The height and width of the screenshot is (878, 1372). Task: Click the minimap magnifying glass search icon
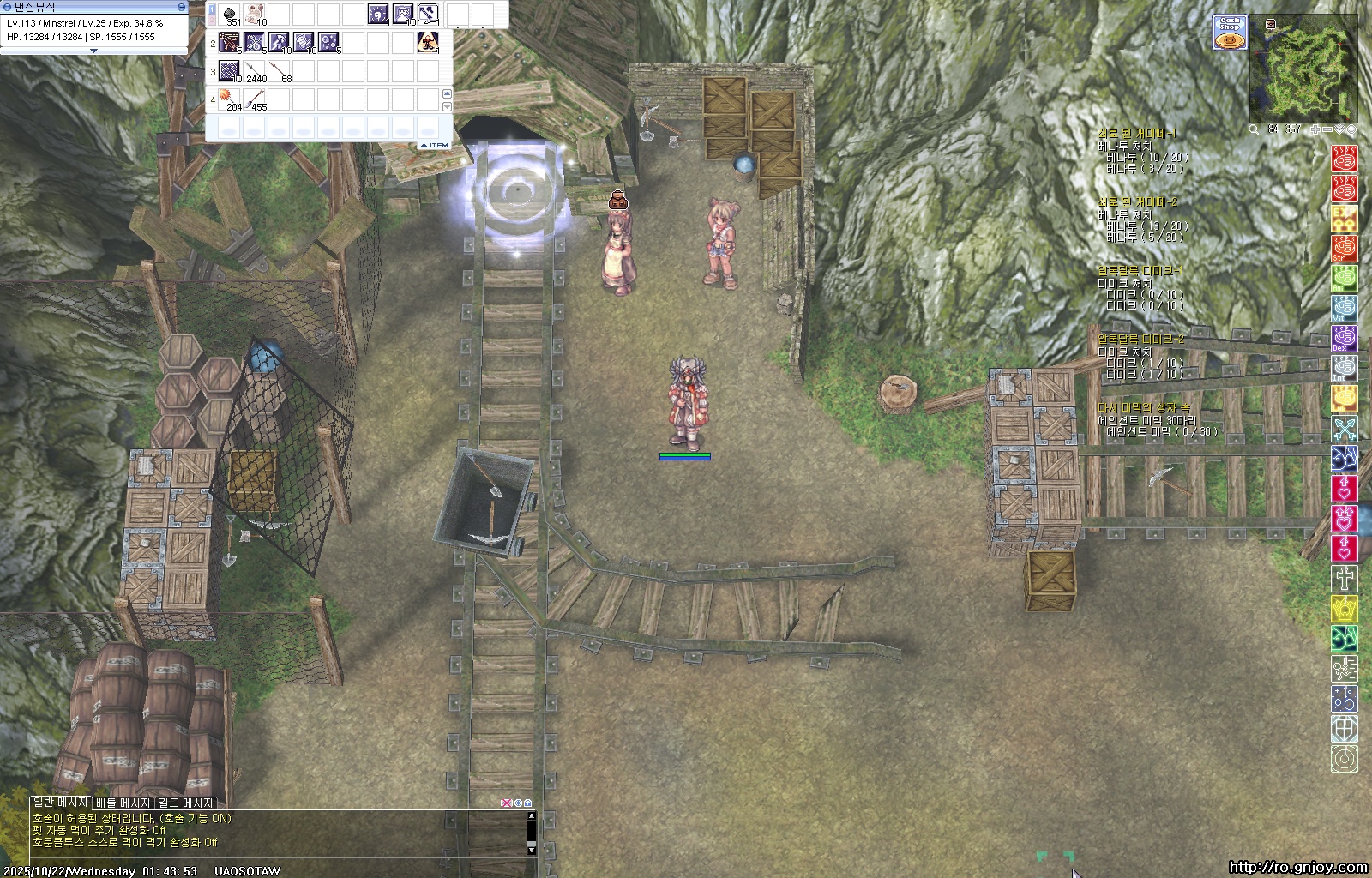(x=1254, y=129)
